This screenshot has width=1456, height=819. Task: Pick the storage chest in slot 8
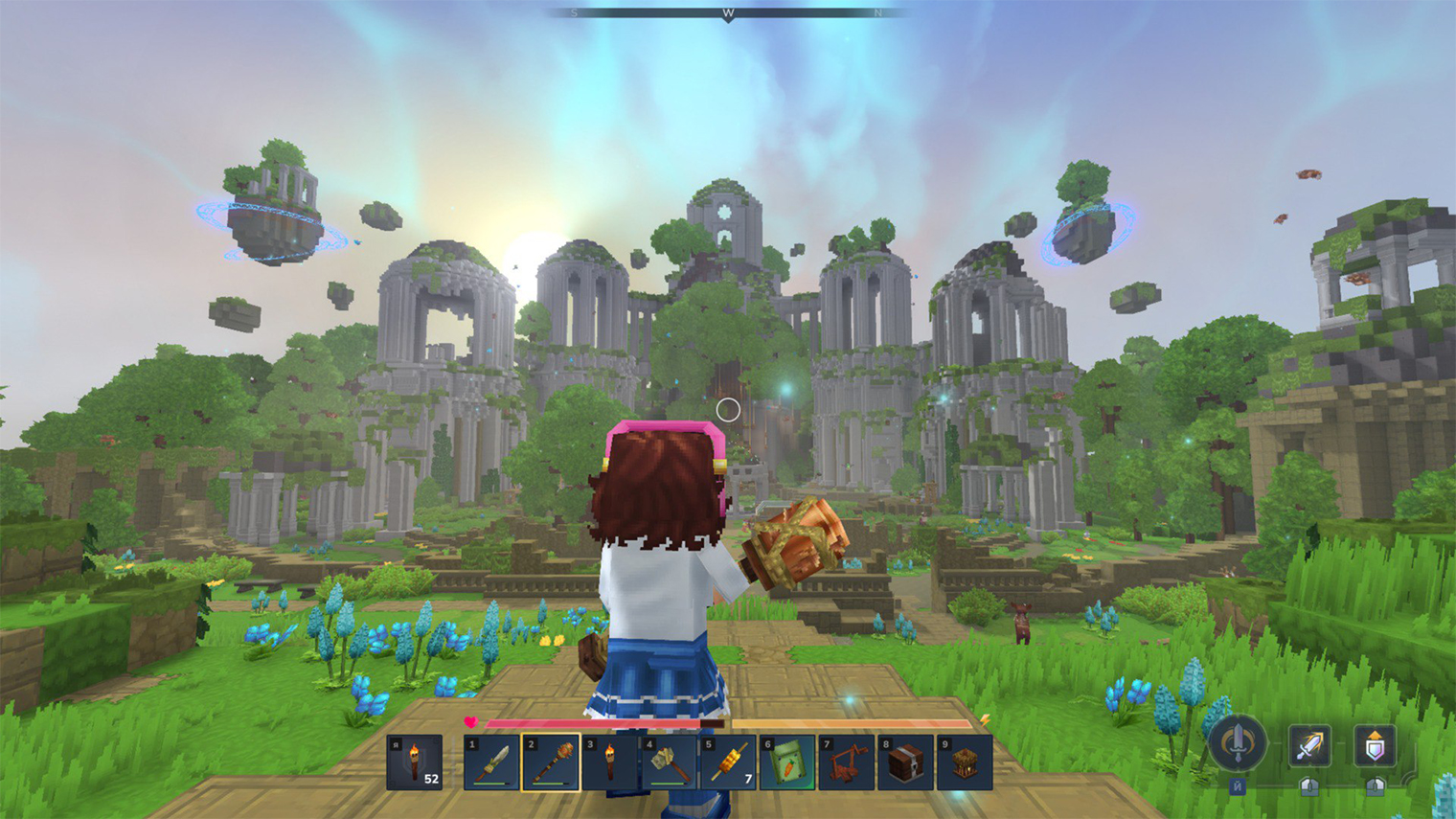904,762
